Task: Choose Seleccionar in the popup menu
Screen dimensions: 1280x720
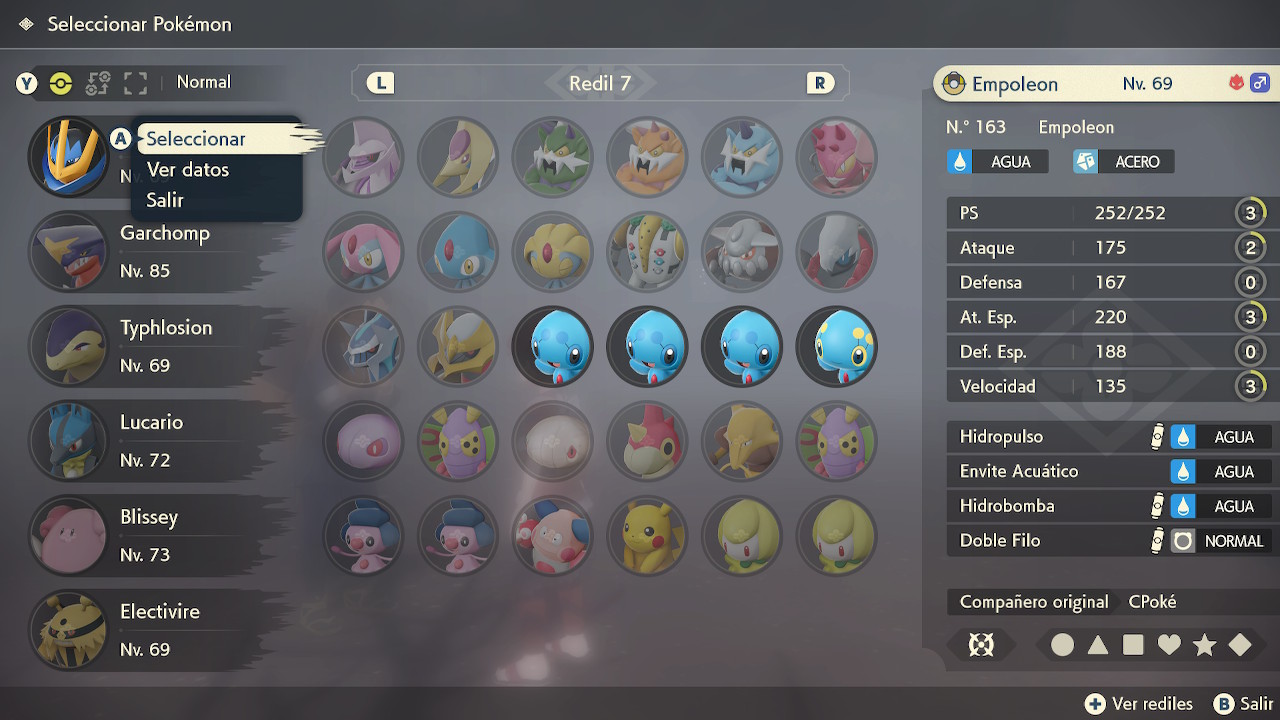Action: pos(196,139)
